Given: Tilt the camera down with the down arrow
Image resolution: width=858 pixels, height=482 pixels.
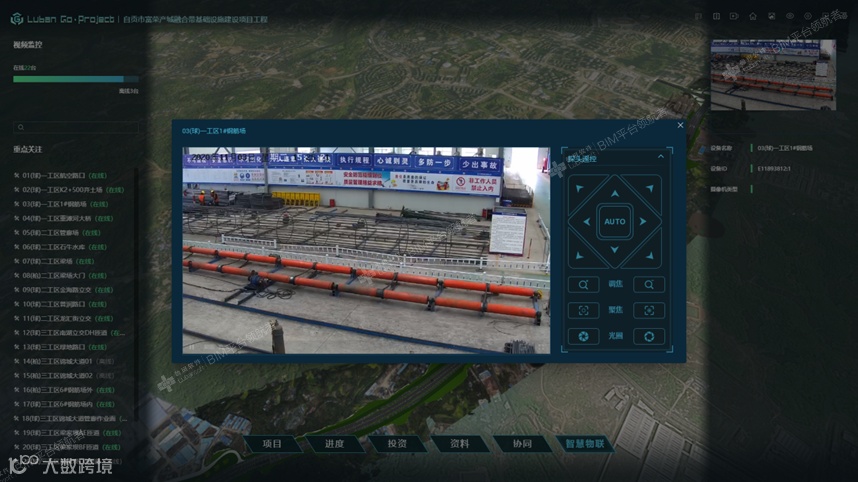Looking at the screenshot, I should (x=614, y=249).
